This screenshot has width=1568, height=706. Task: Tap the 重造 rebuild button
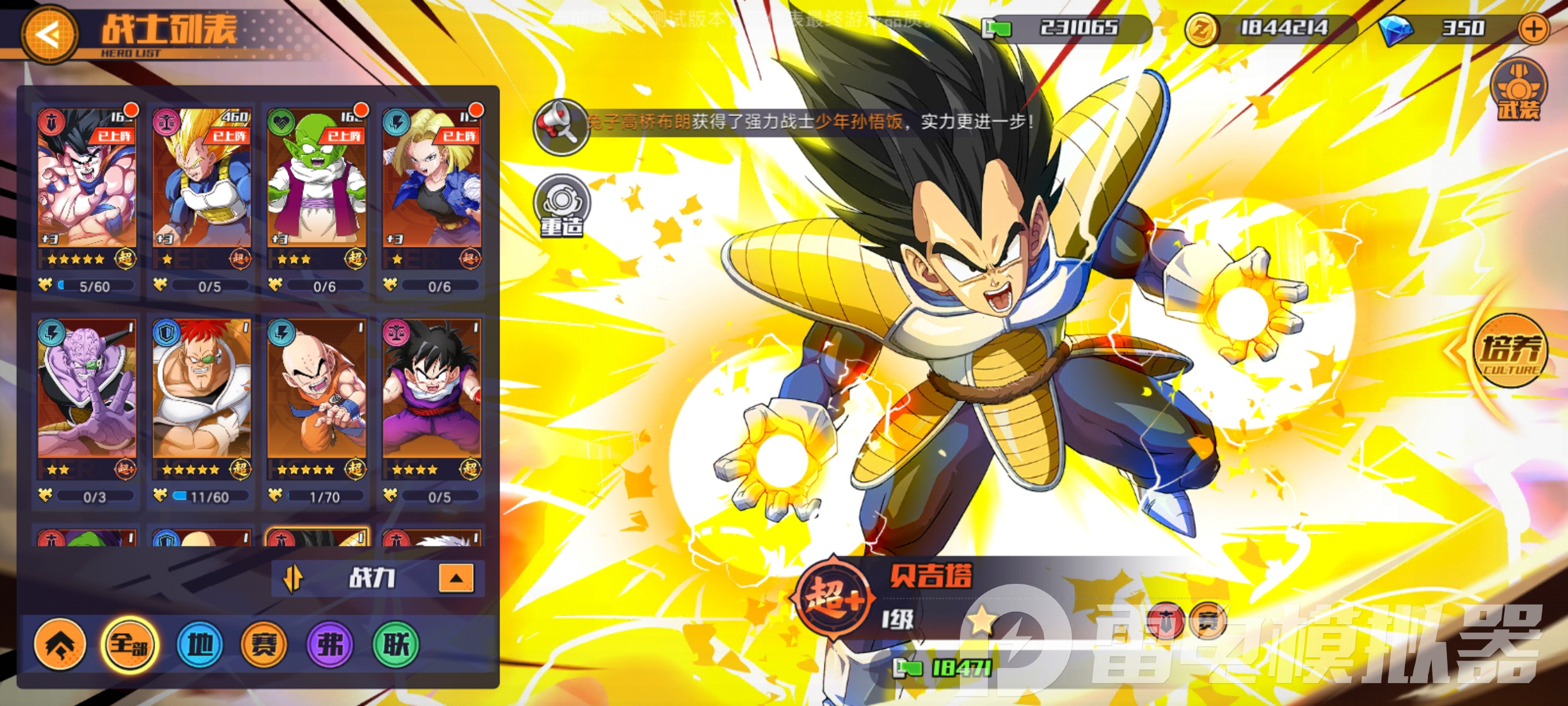point(562,206)
